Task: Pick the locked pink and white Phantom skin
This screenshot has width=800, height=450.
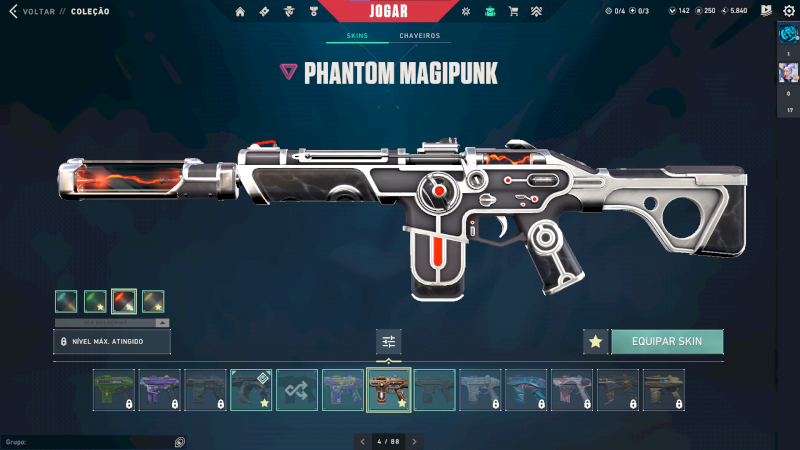Action: (x=572, y=390)
